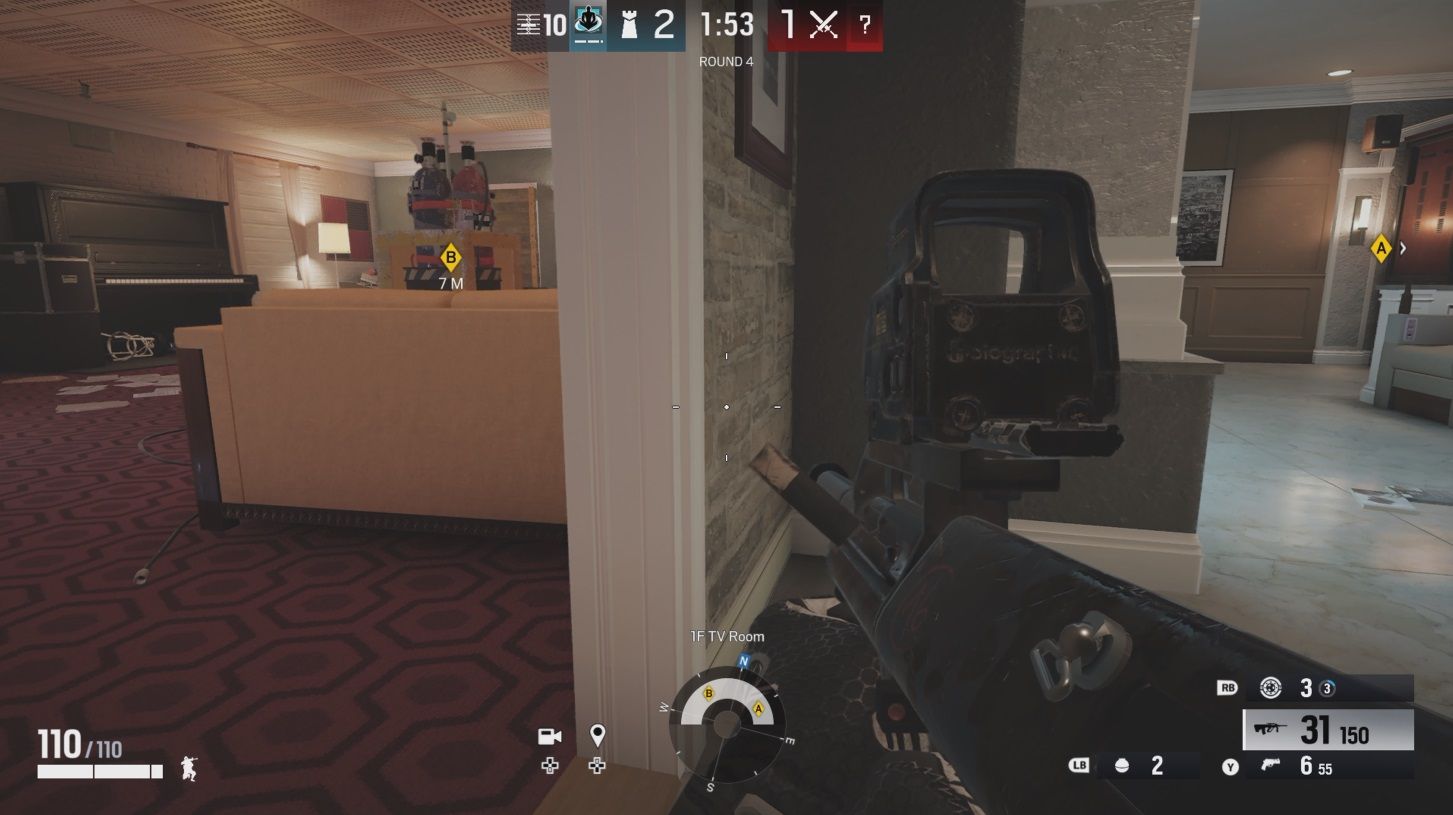Image resolution: width=1453 pixels, height=815 pixels.
Task: Click the yellow B objective marker showing 7 M
Action: (x=449, y=256)
